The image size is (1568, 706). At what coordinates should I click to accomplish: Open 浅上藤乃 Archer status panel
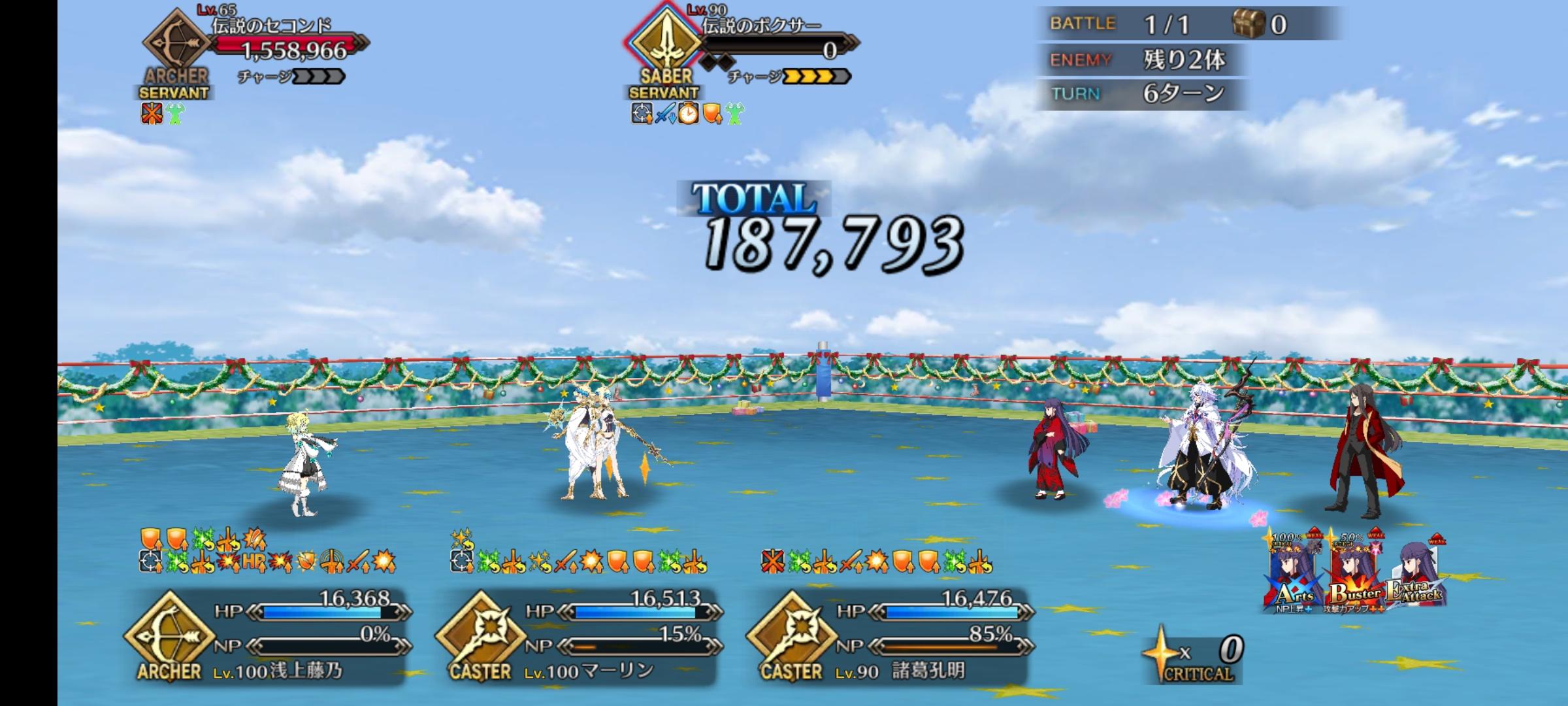coord(268,637)
